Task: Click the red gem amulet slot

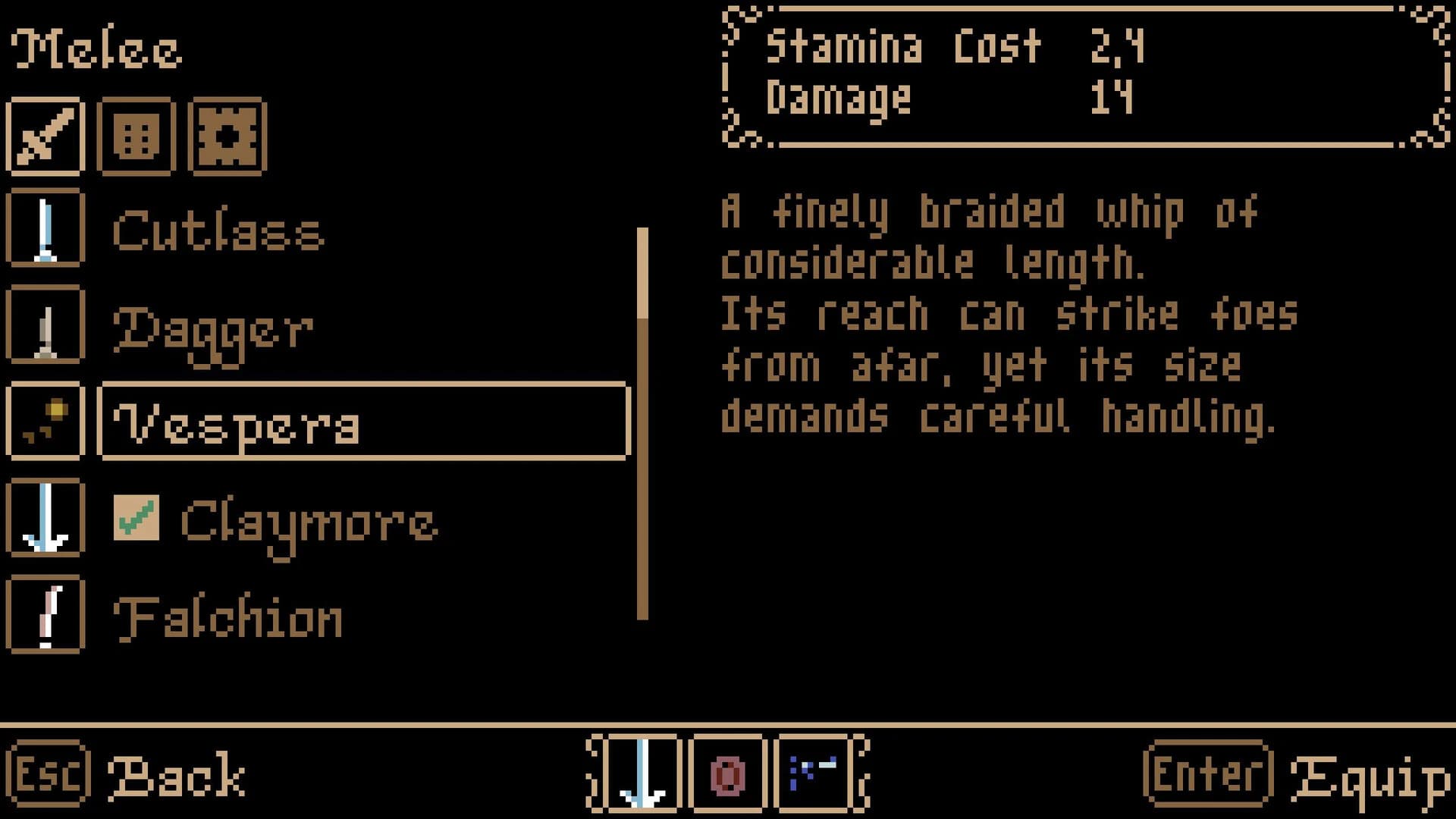Action: [728, 775]
